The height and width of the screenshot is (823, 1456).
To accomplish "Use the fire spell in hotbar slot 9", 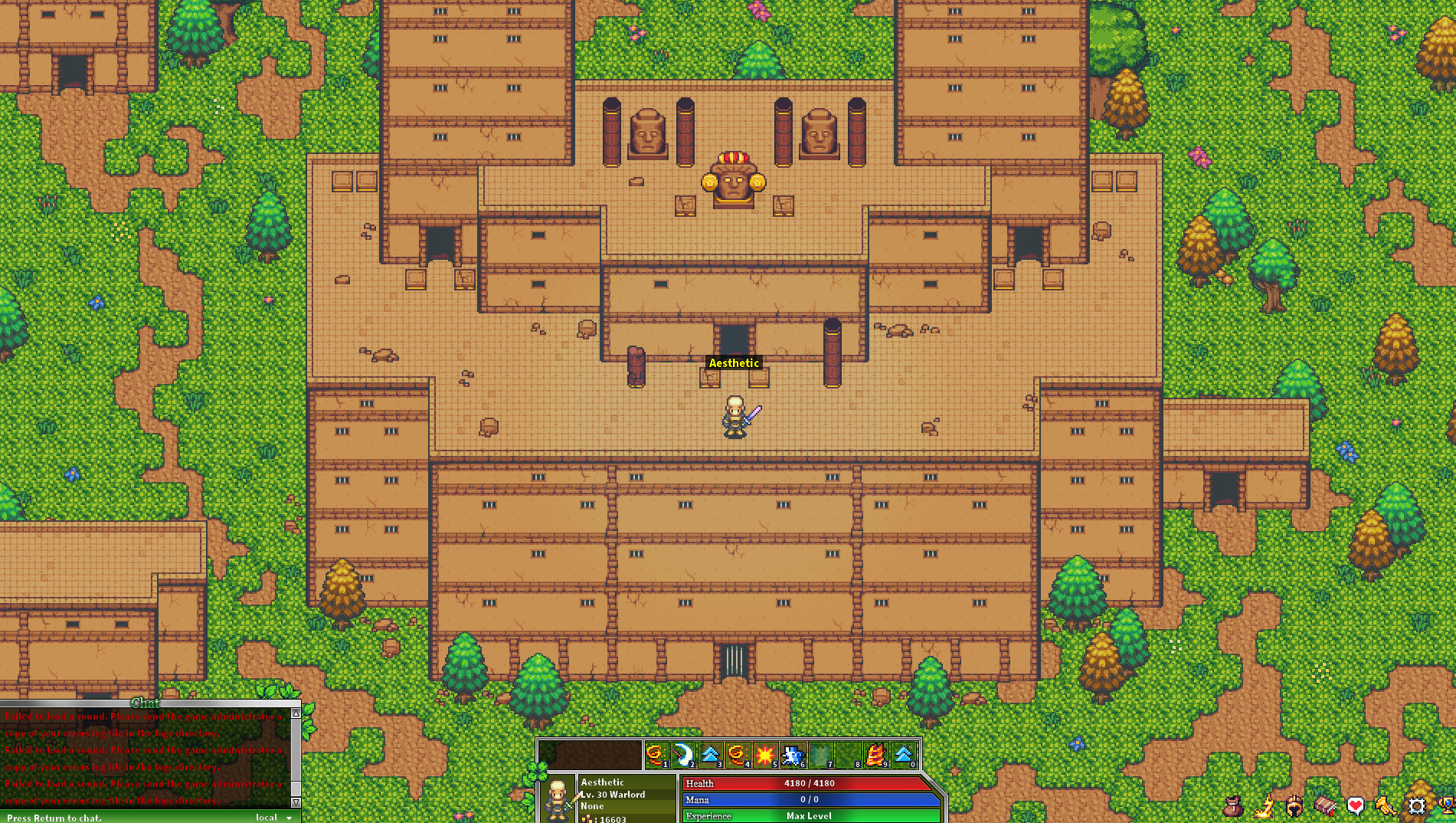I will 875,755.
